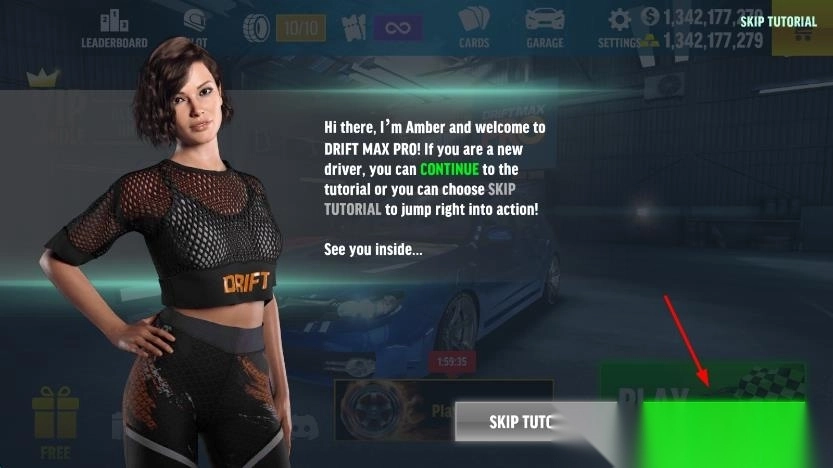Open the Settings gear
Screen dimensions: 833x468
point(620,26)
